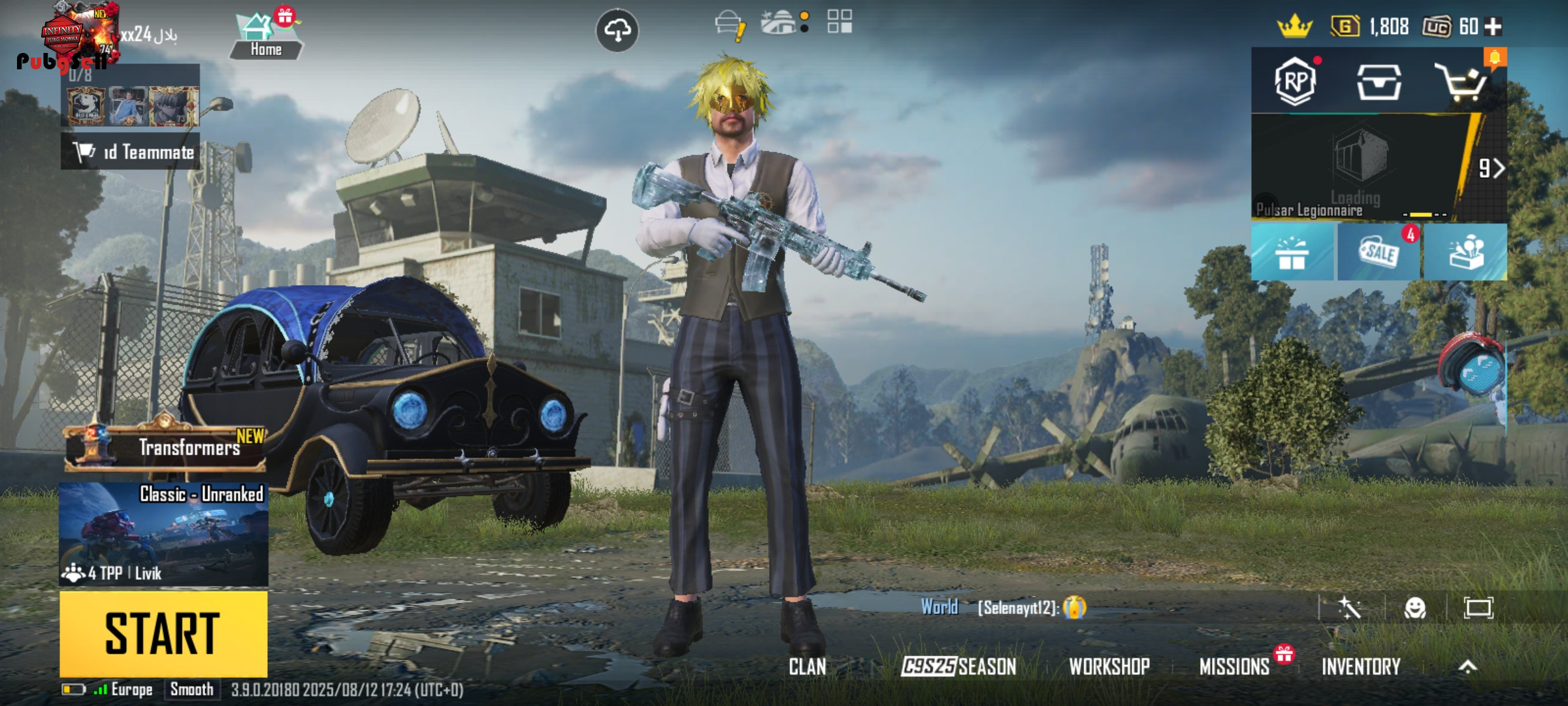This screenshot has height=706, width=1568.
Task: Expand the bottom menu with the up arrow
Action: (1468, 667)
